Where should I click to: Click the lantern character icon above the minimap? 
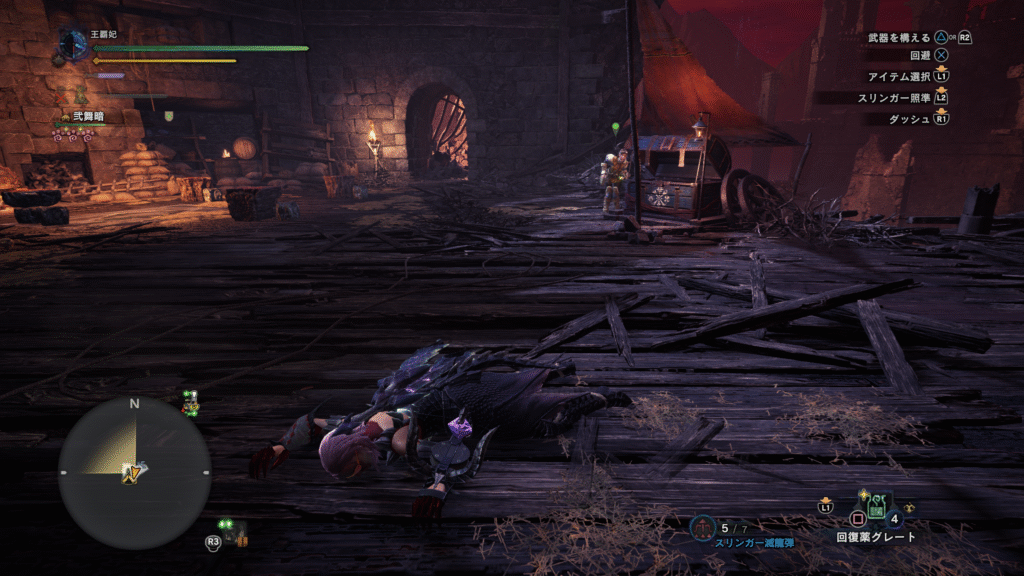pyautogui.click(x=190, y=403)
